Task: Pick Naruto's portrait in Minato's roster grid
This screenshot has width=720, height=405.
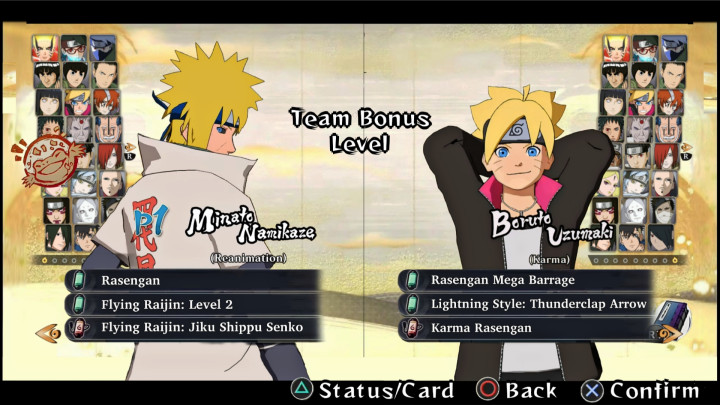Action: (46, 47)
